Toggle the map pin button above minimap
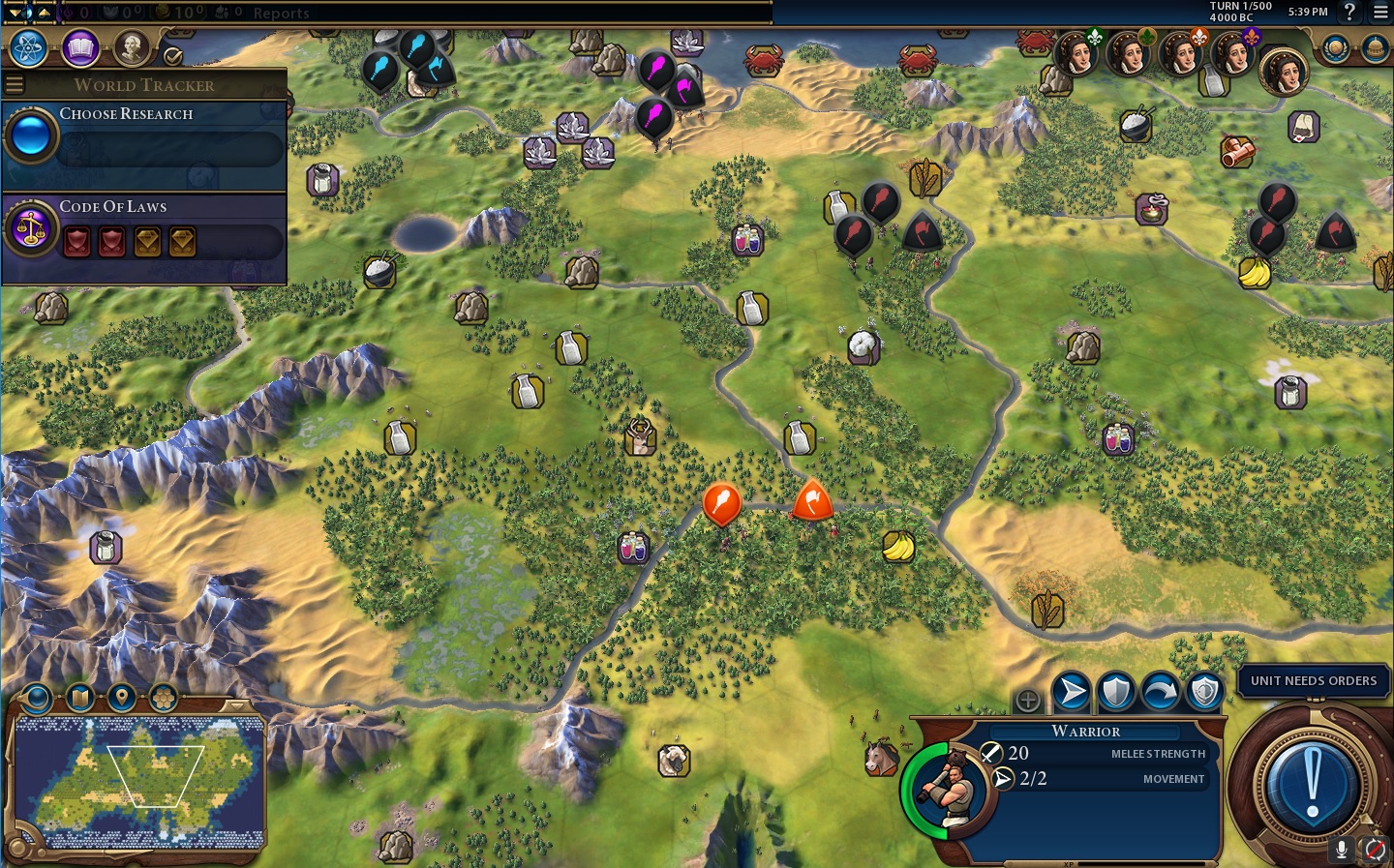This screenshot has width=1394, height=868. [122, 697]
